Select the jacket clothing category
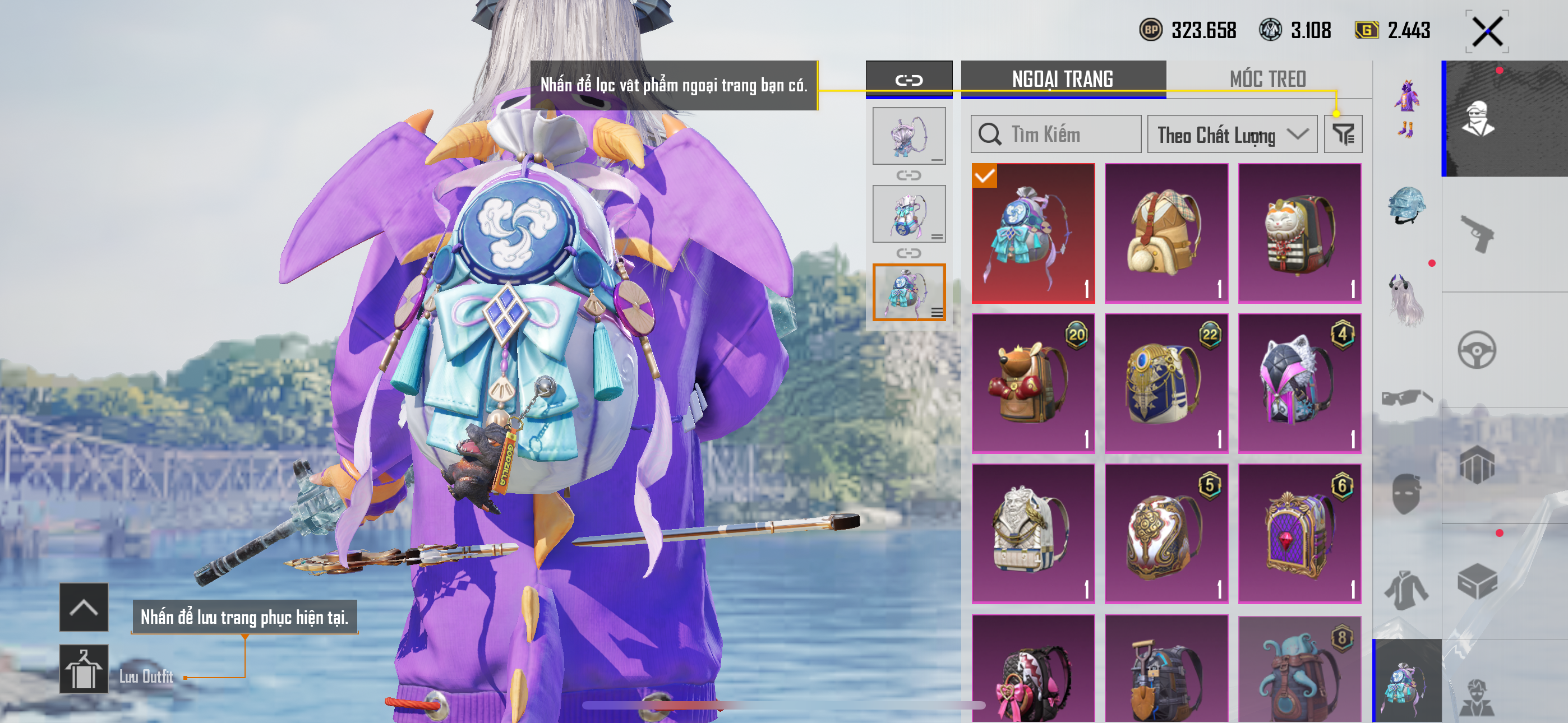 pyautogui.click(x=1406, y=589)
